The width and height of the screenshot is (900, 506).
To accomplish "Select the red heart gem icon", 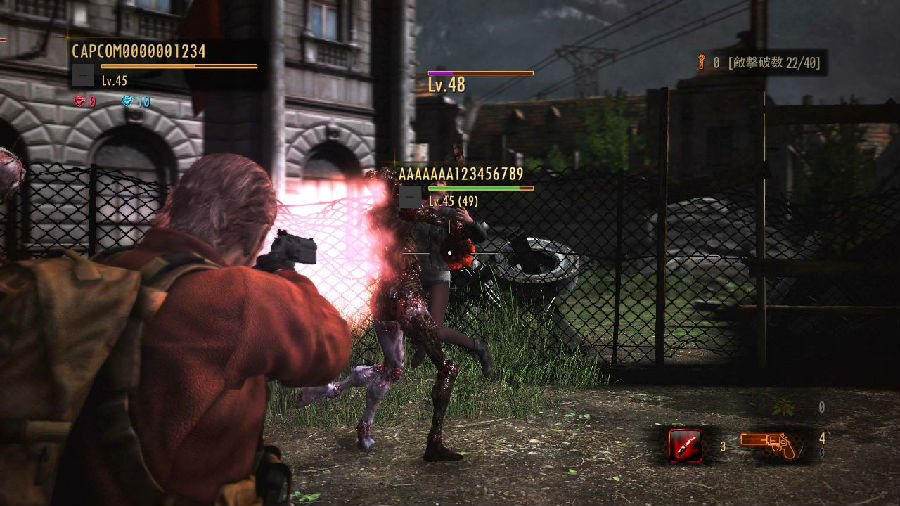I will (x=79, y=101).
